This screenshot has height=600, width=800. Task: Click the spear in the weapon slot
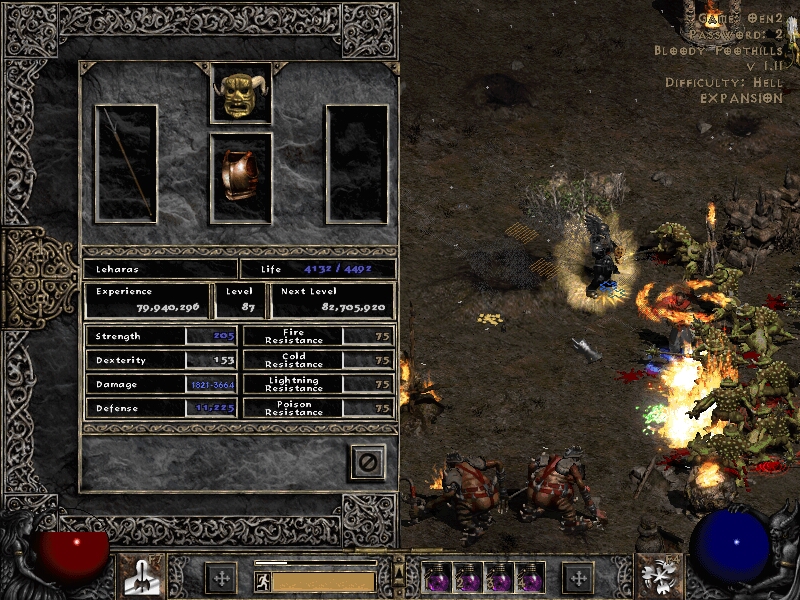coord(126,163)
